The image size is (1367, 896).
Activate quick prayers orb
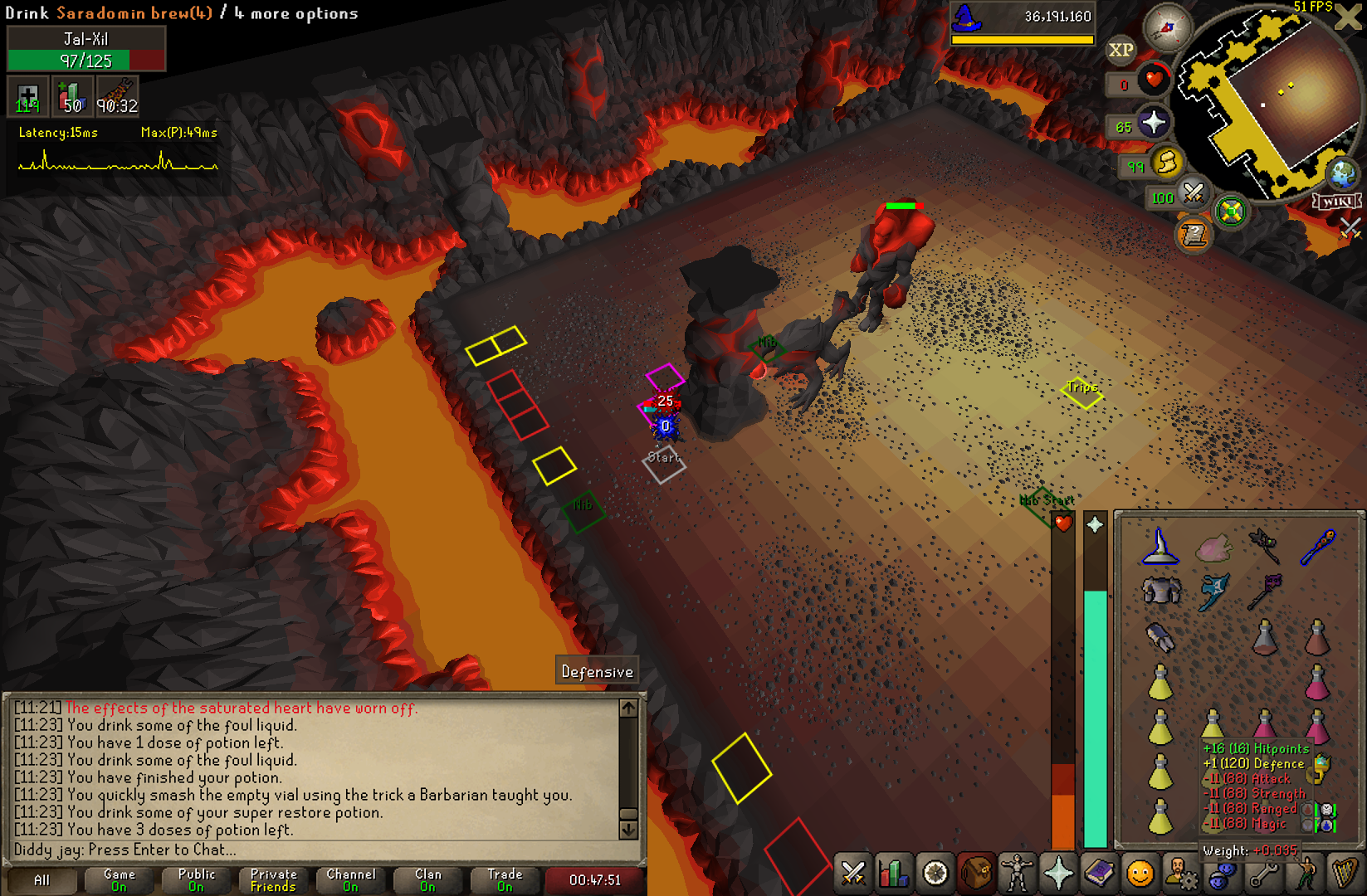tap(1153, 124)
